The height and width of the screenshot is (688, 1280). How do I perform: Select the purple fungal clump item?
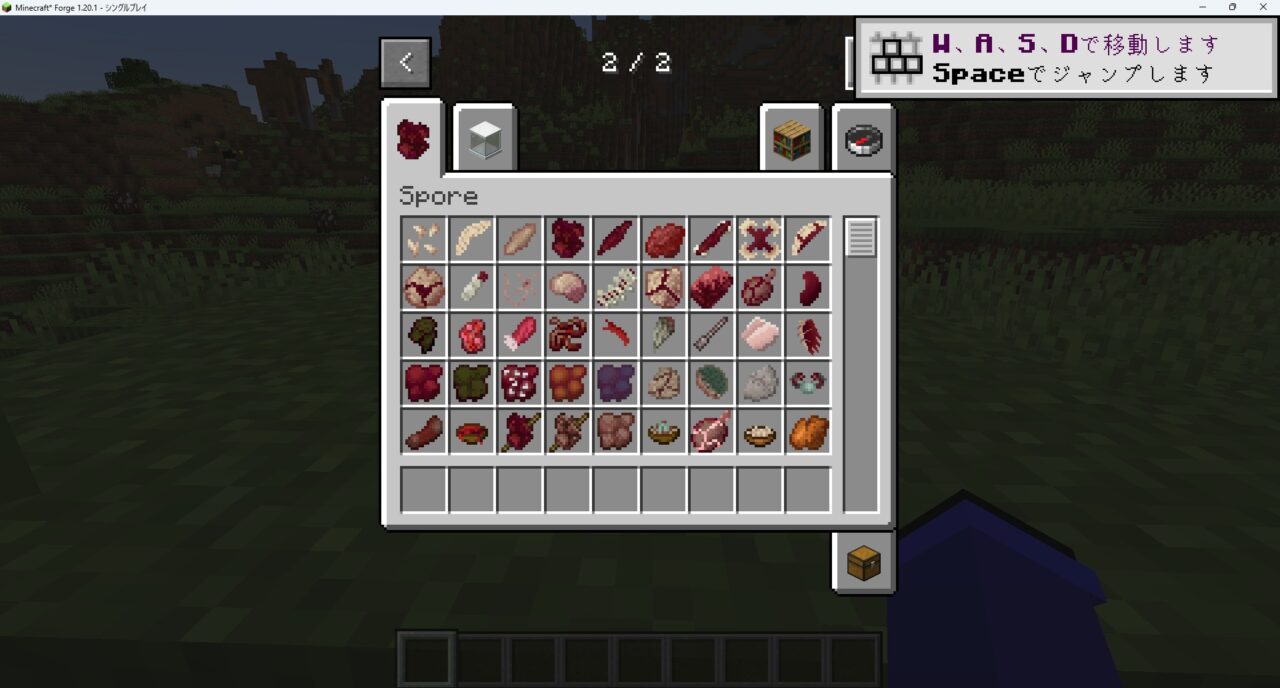616,383
